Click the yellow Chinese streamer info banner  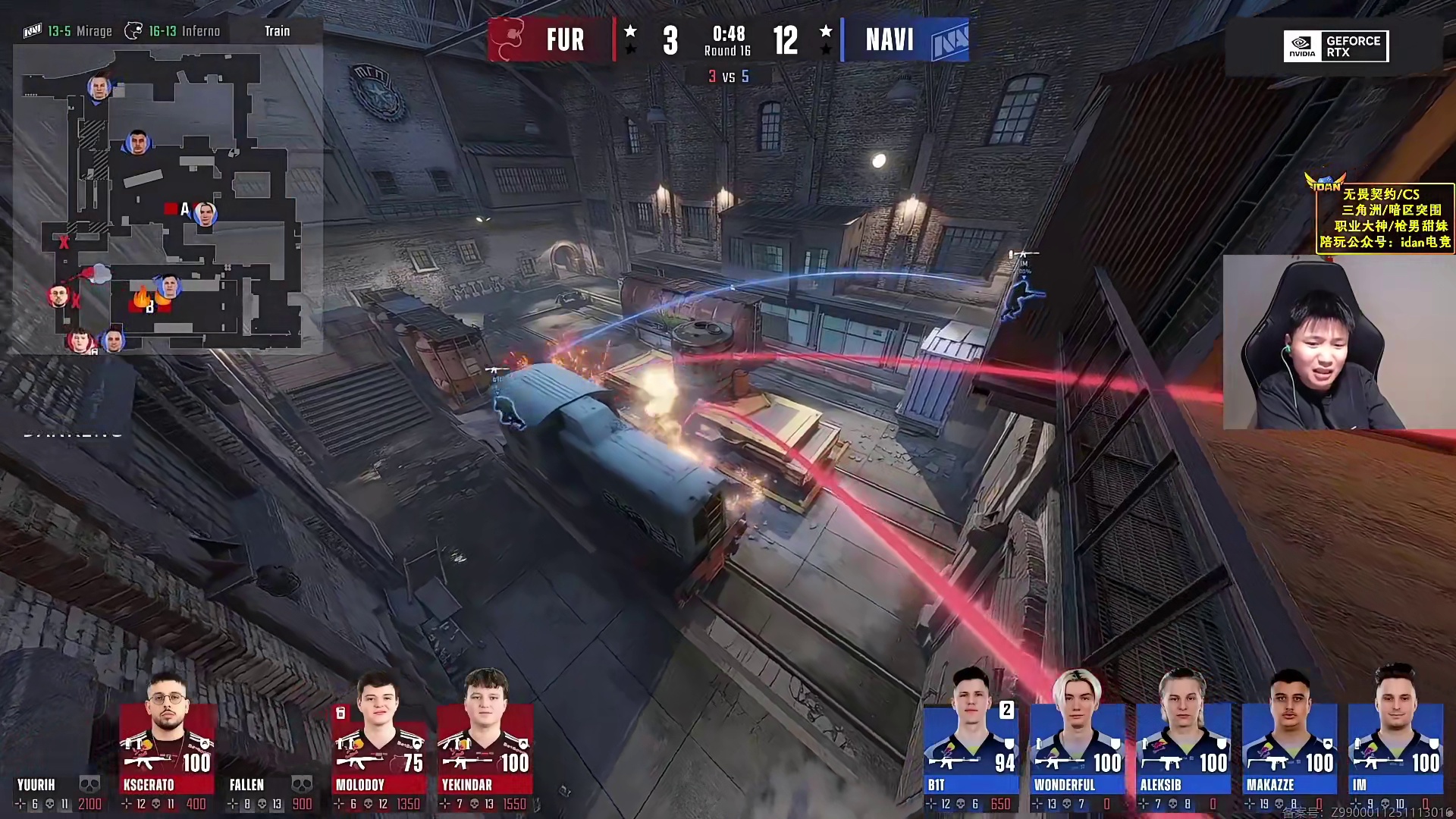click(x=1385, y=218)
